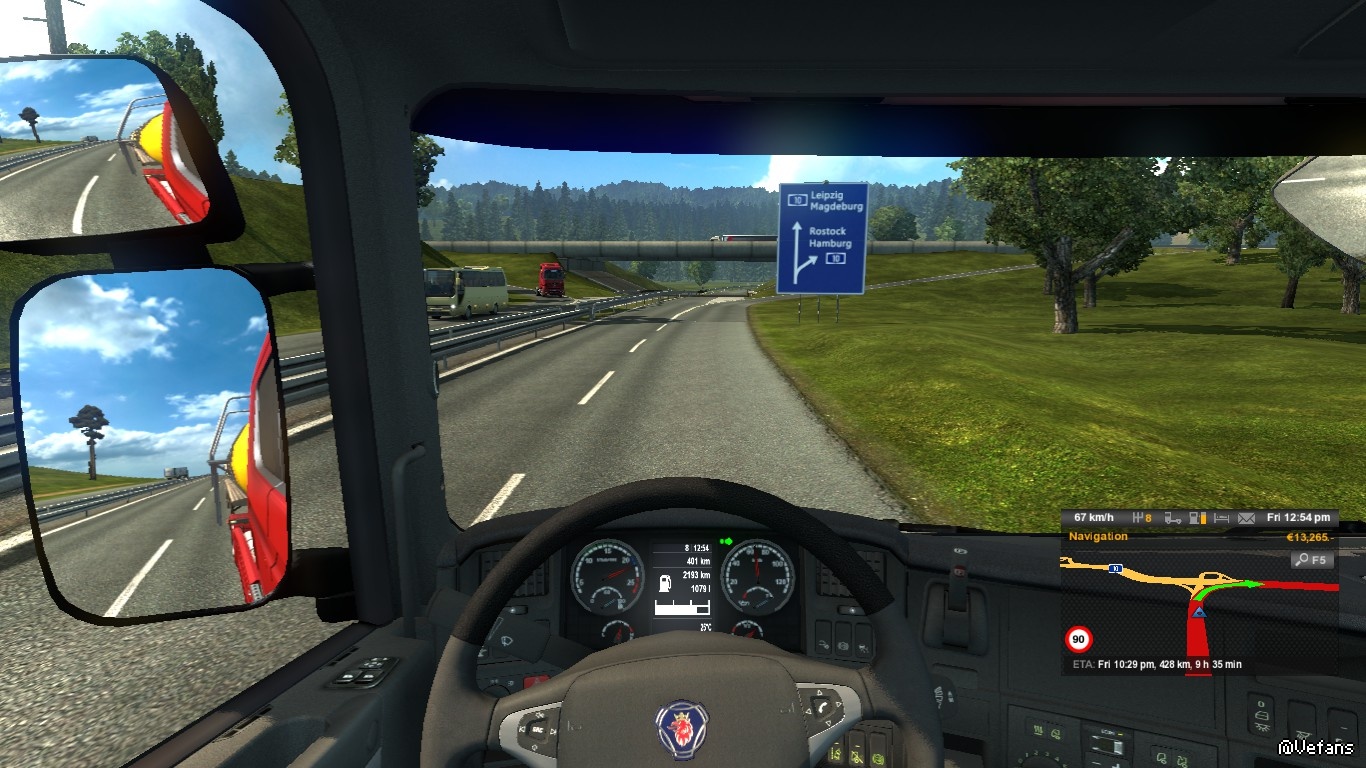
Task: Open the Route Advisor navigation map
Action: [x=1198, y=611]
